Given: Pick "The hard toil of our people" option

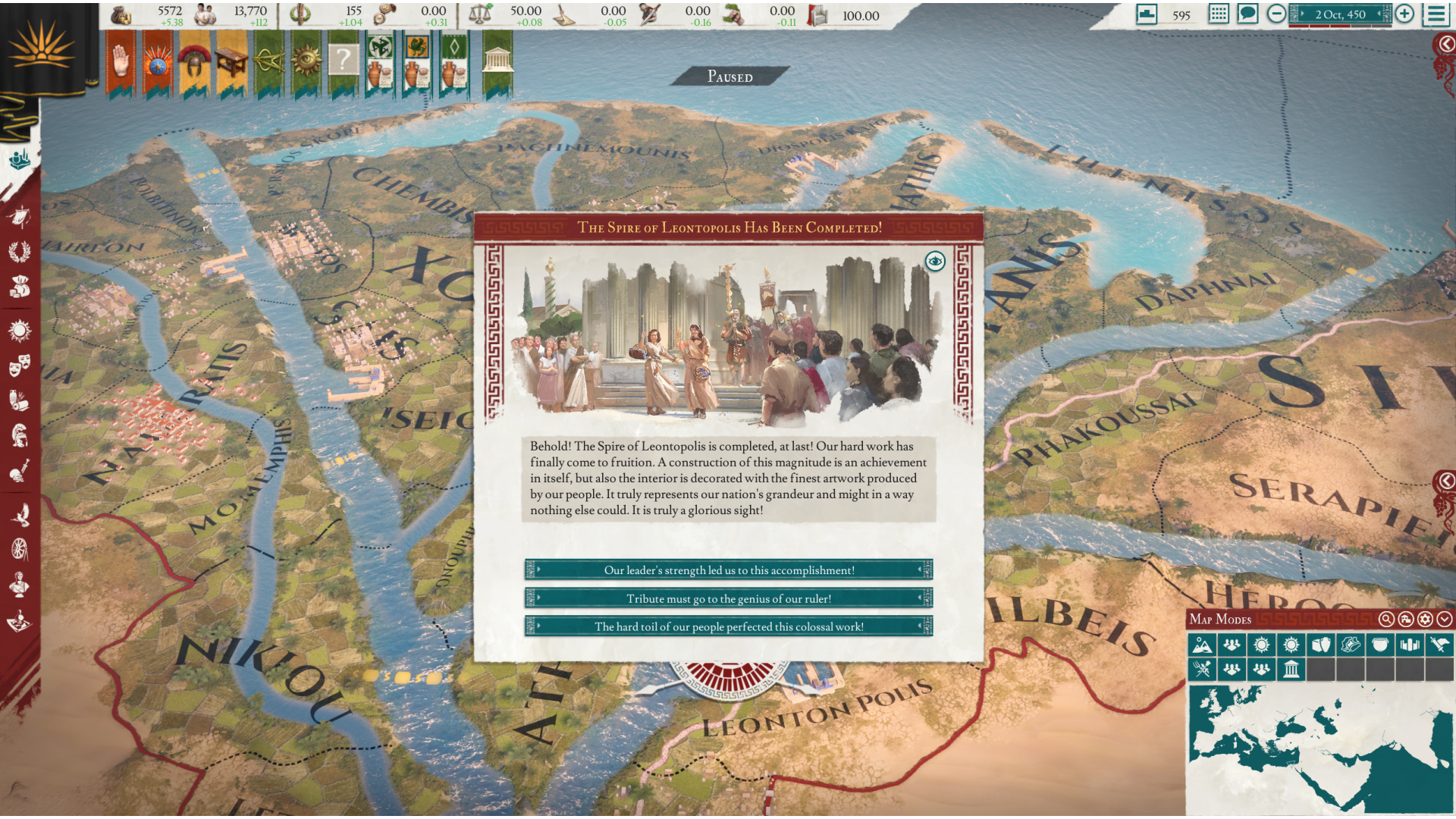Looking at the screenshot, I should click(728, 626).
